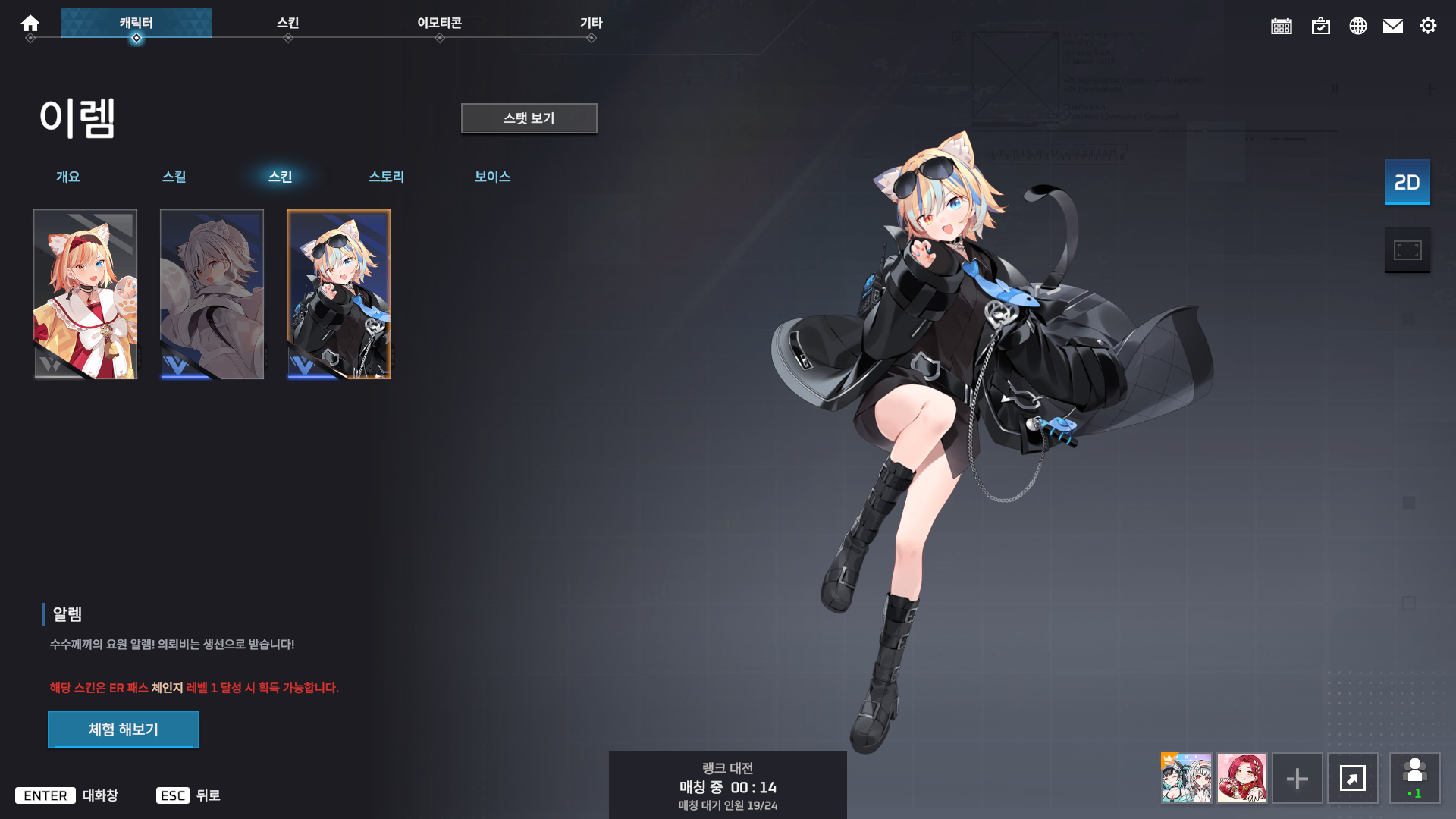Click the globe language icon
The width and height of the screenshot is (1456, 819).
click(x=1358, y=25)
